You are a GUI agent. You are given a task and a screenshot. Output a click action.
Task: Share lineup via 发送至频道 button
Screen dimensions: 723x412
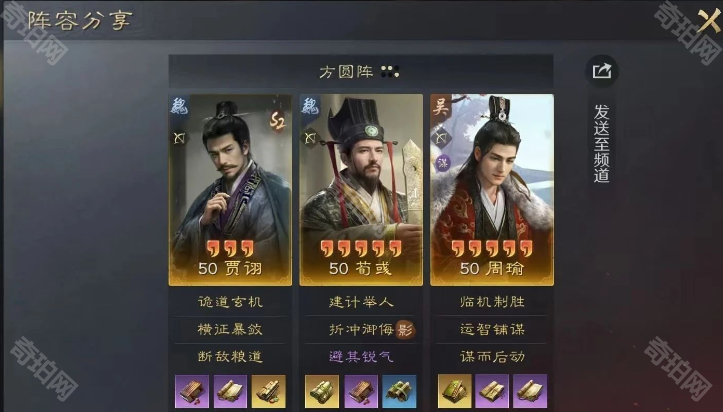pos(601,71)
